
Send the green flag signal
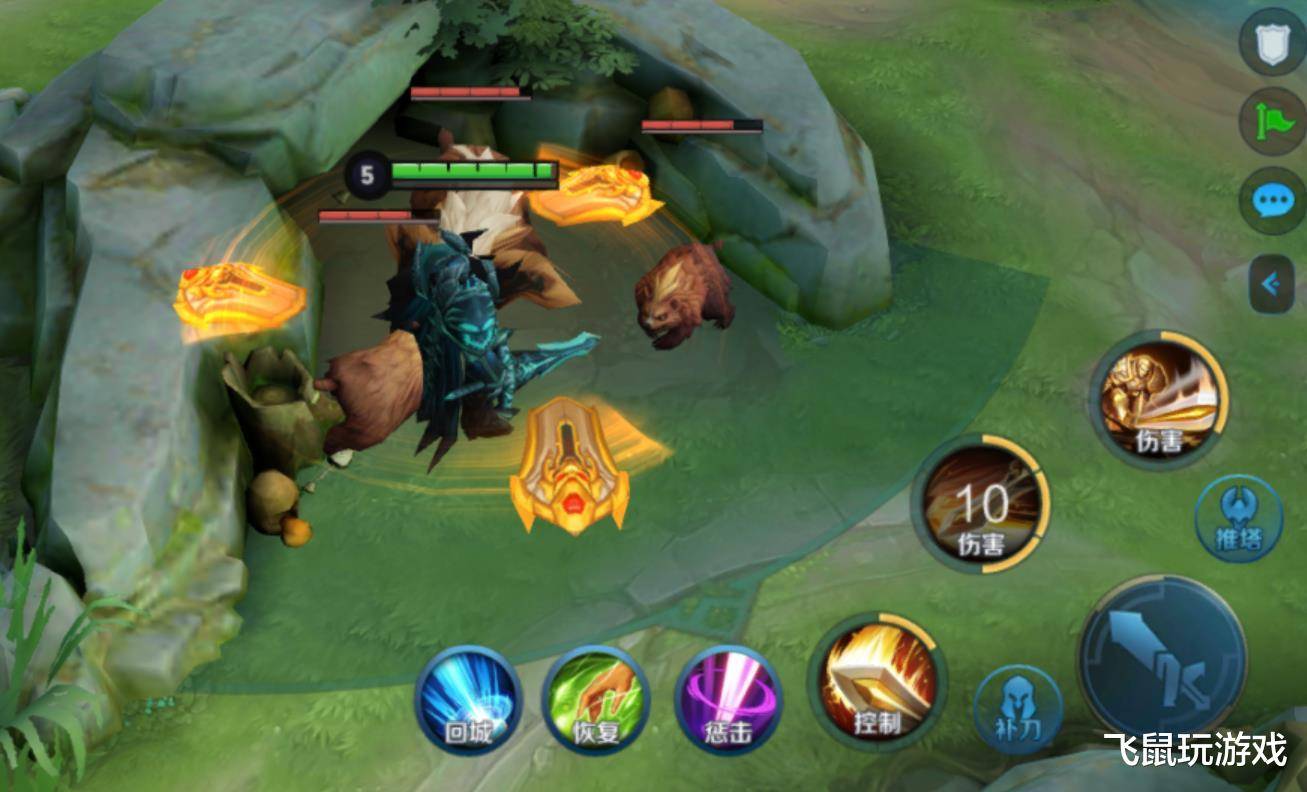[x=1272, y=122]
